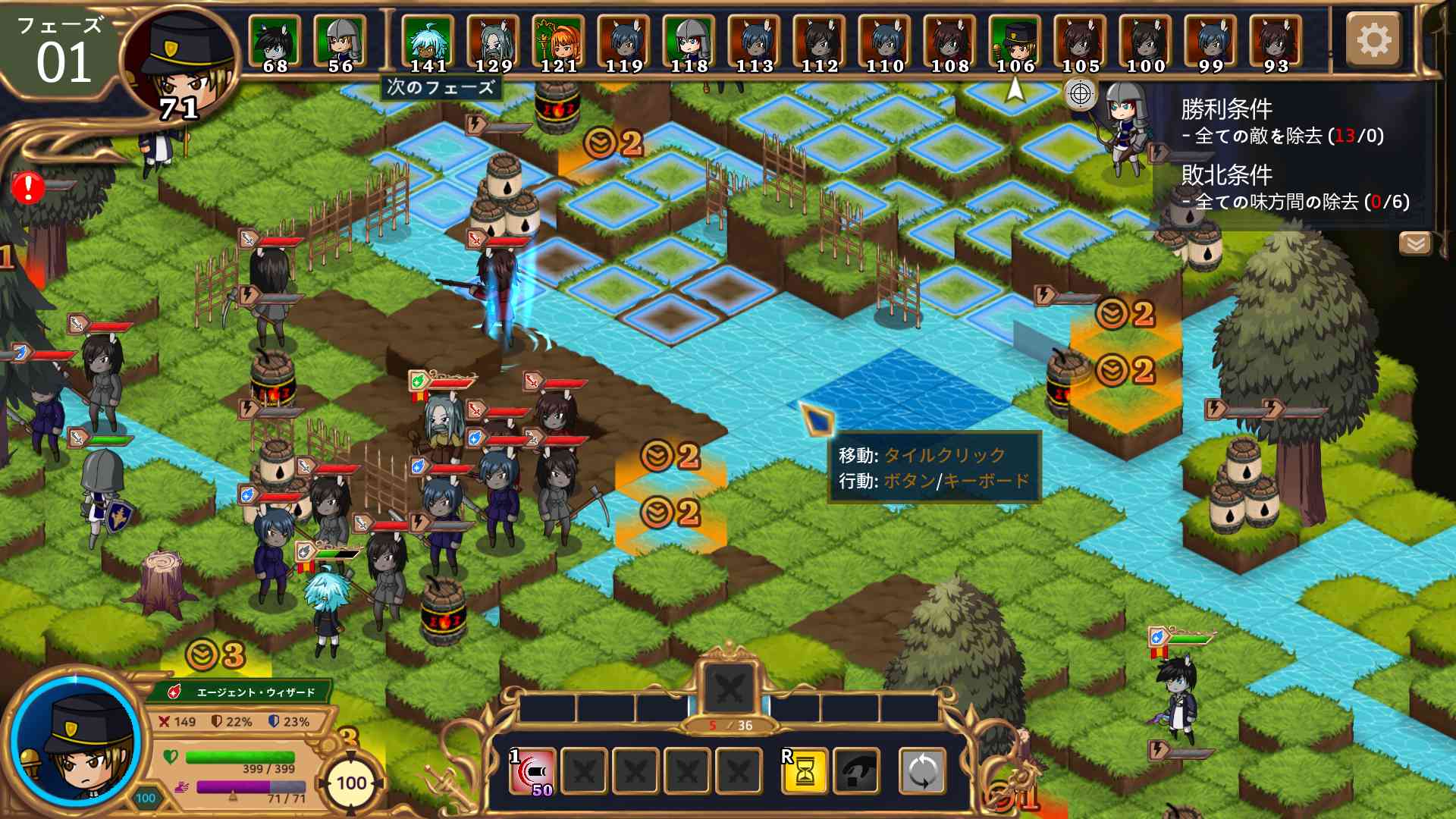Viewport: 1456px width, 819px height.
Task: Click the grey-bearded portrait numbered 129
Action: coord(494,42)
